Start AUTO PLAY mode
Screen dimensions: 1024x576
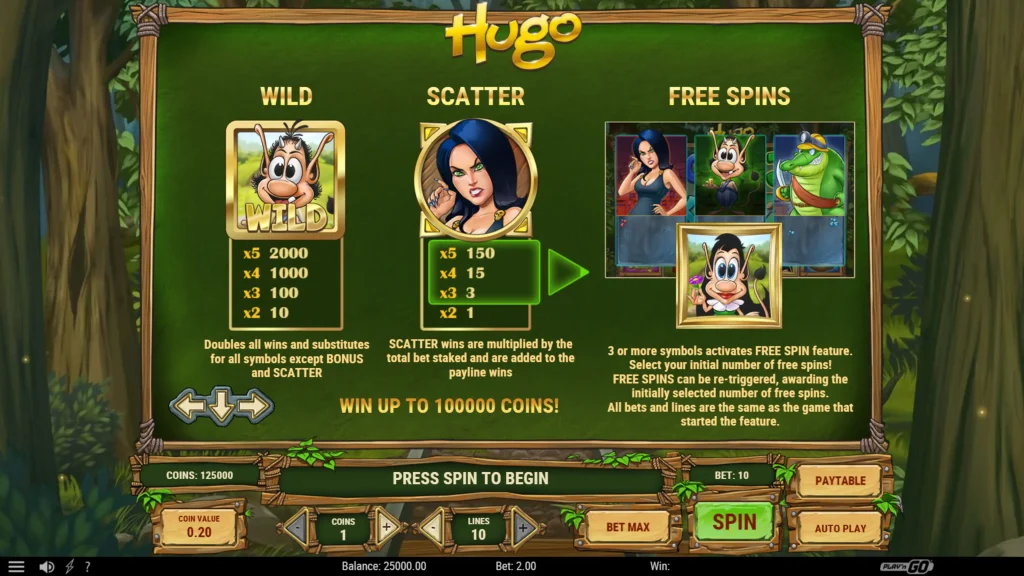pos(840,528)
